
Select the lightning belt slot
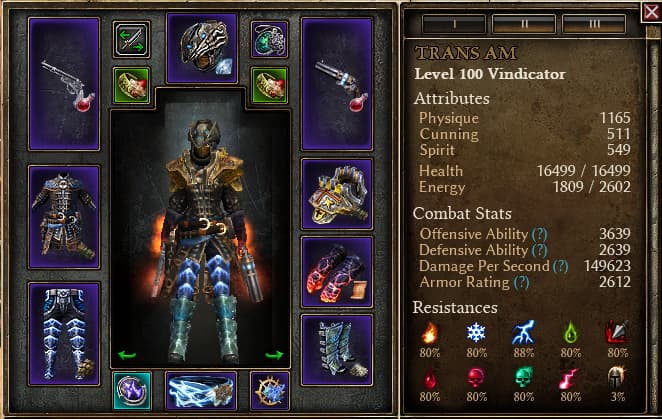click(201, 391)
